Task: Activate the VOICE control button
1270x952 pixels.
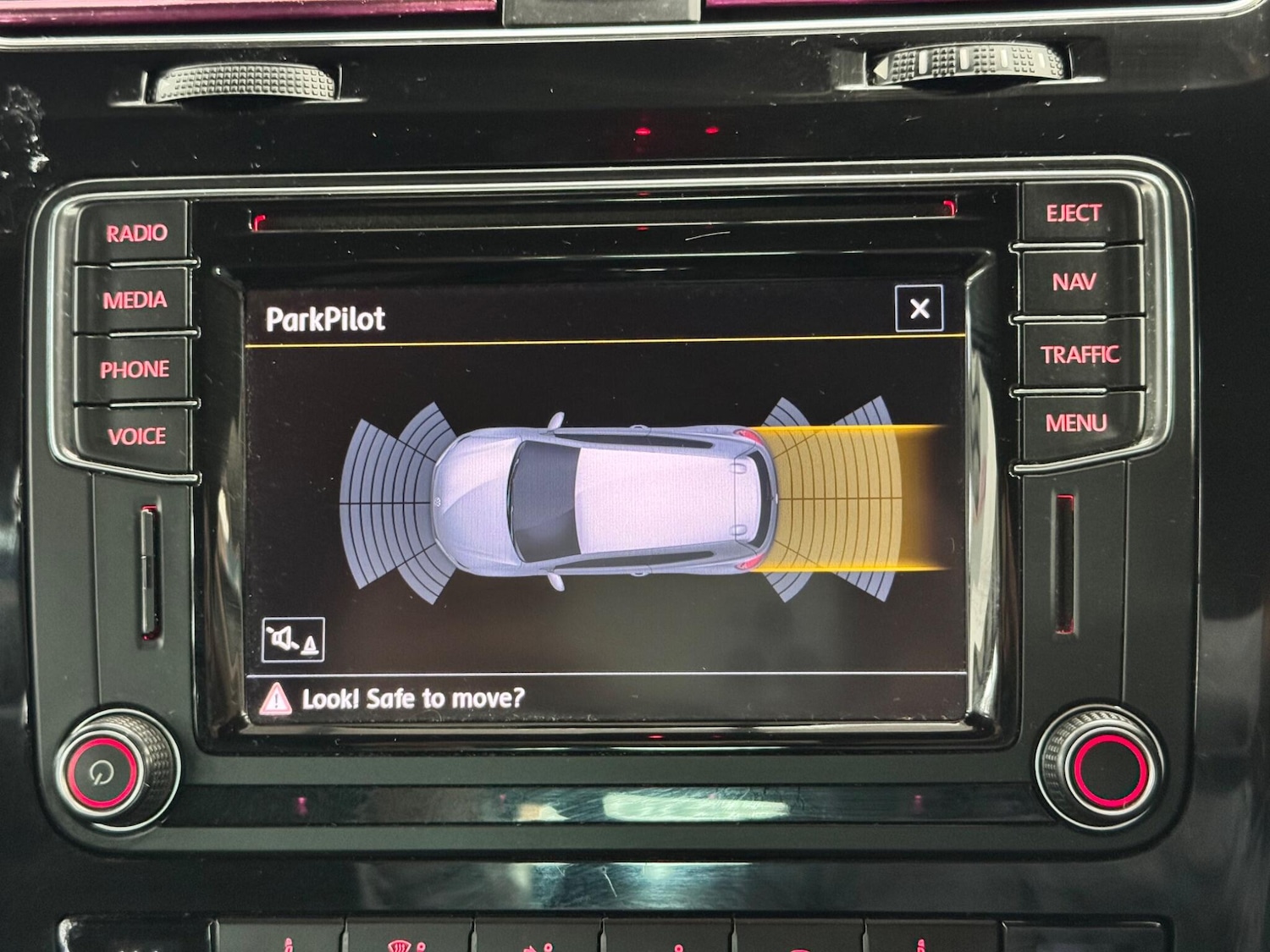Action: 136,437
